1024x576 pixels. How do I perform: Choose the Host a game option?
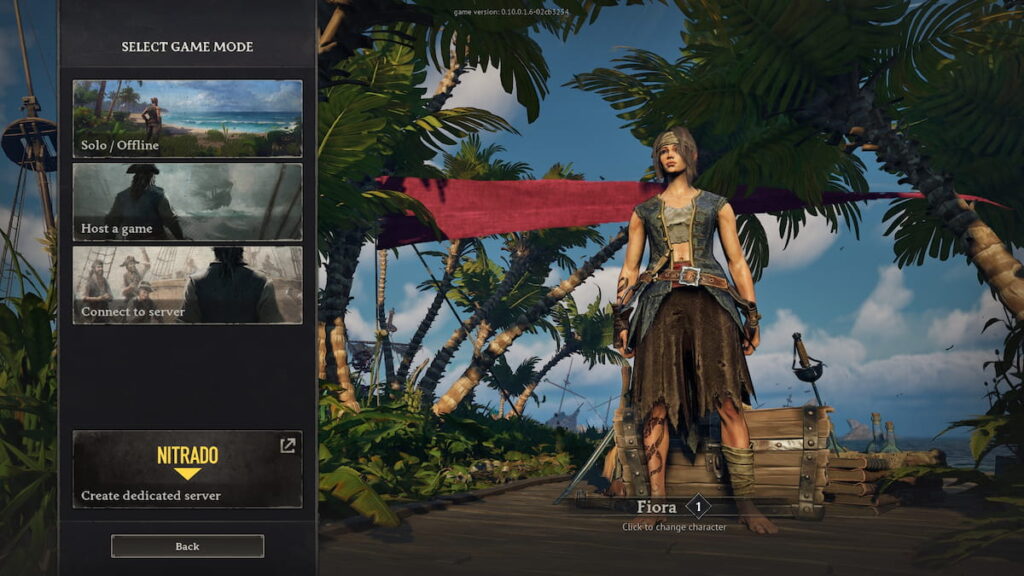[x=187, y=202]
